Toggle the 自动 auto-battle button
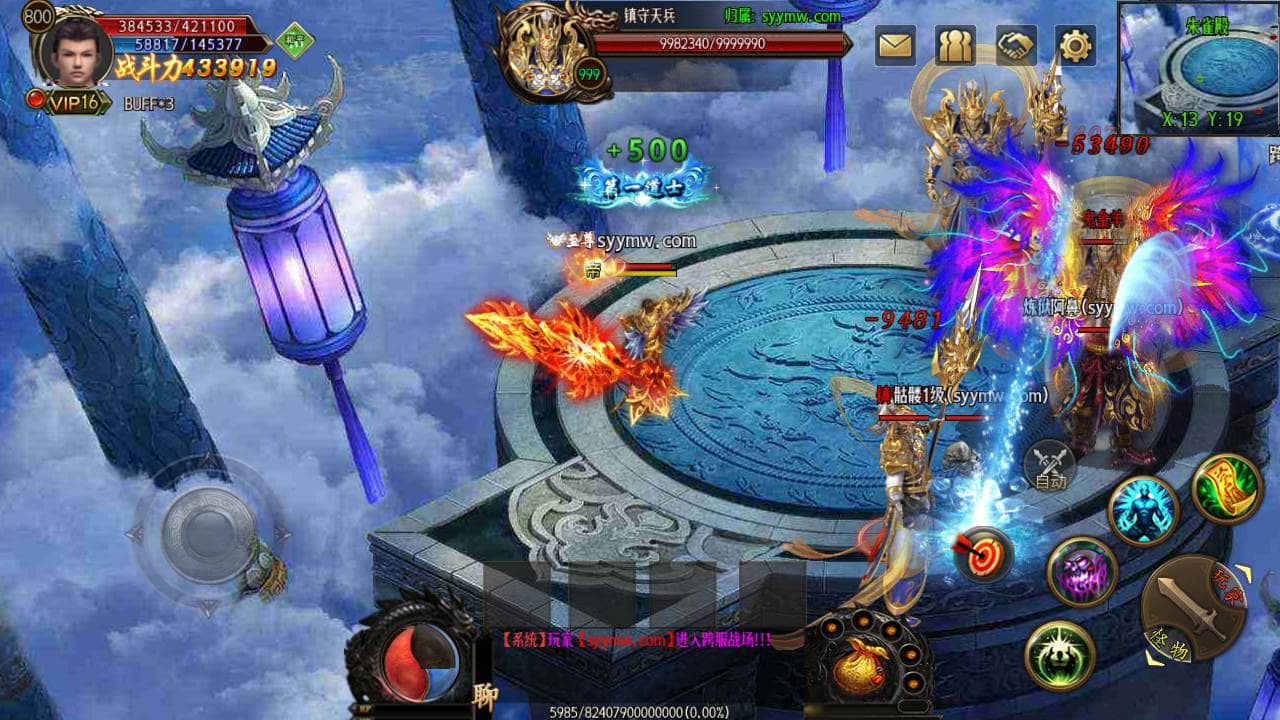This screenshot has height=720, width=1280. point(1049,466)
